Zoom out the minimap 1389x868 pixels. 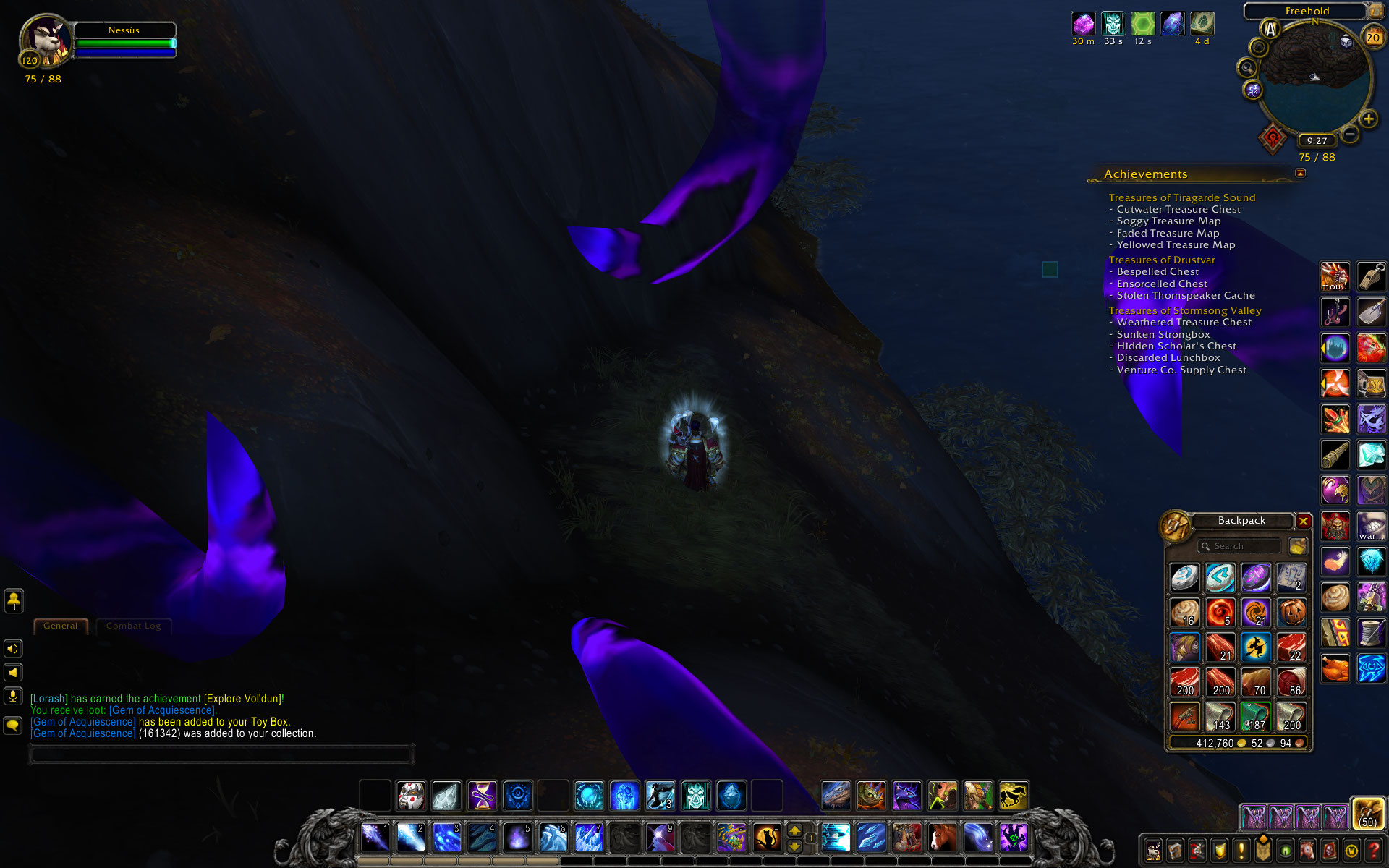(1350, 134)
